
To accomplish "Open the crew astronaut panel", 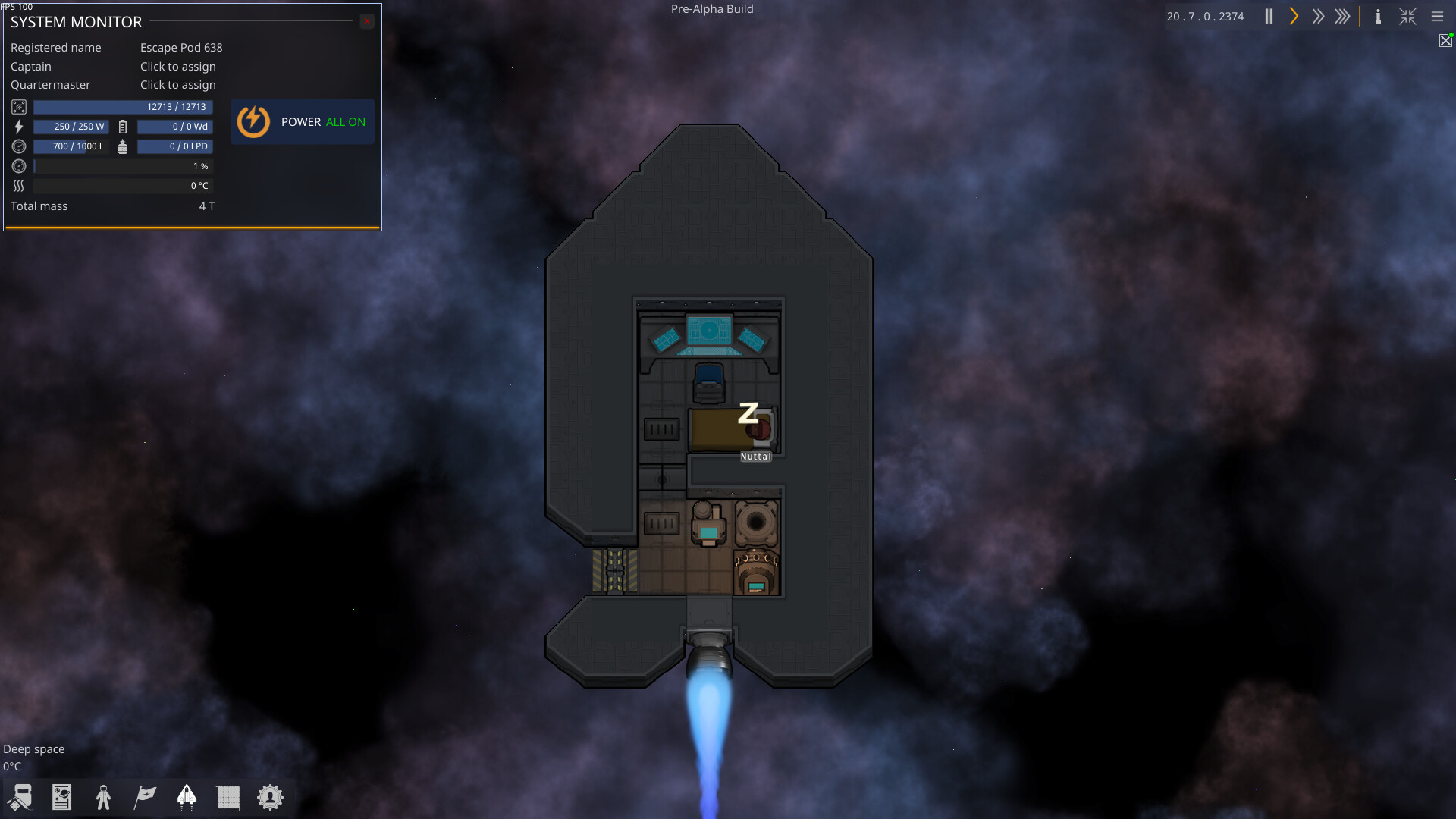I will 103,797.
